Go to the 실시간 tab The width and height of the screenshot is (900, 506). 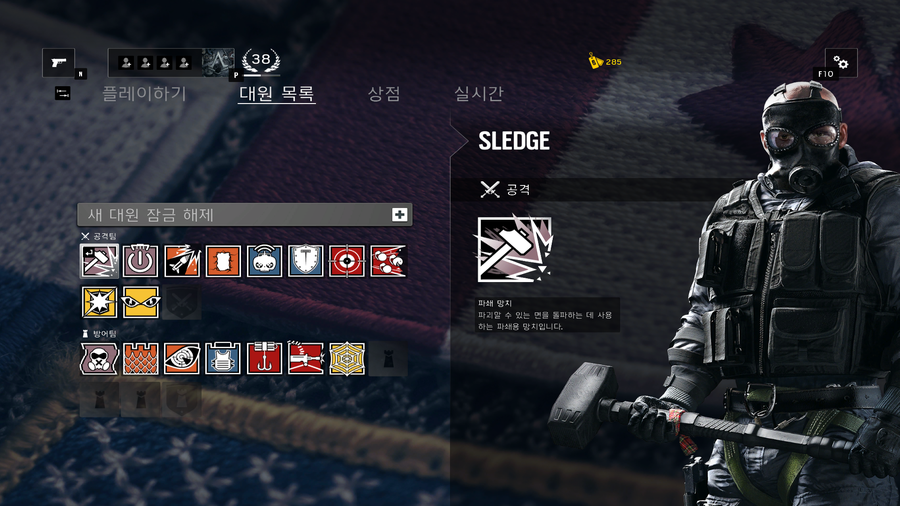point(479,94)
